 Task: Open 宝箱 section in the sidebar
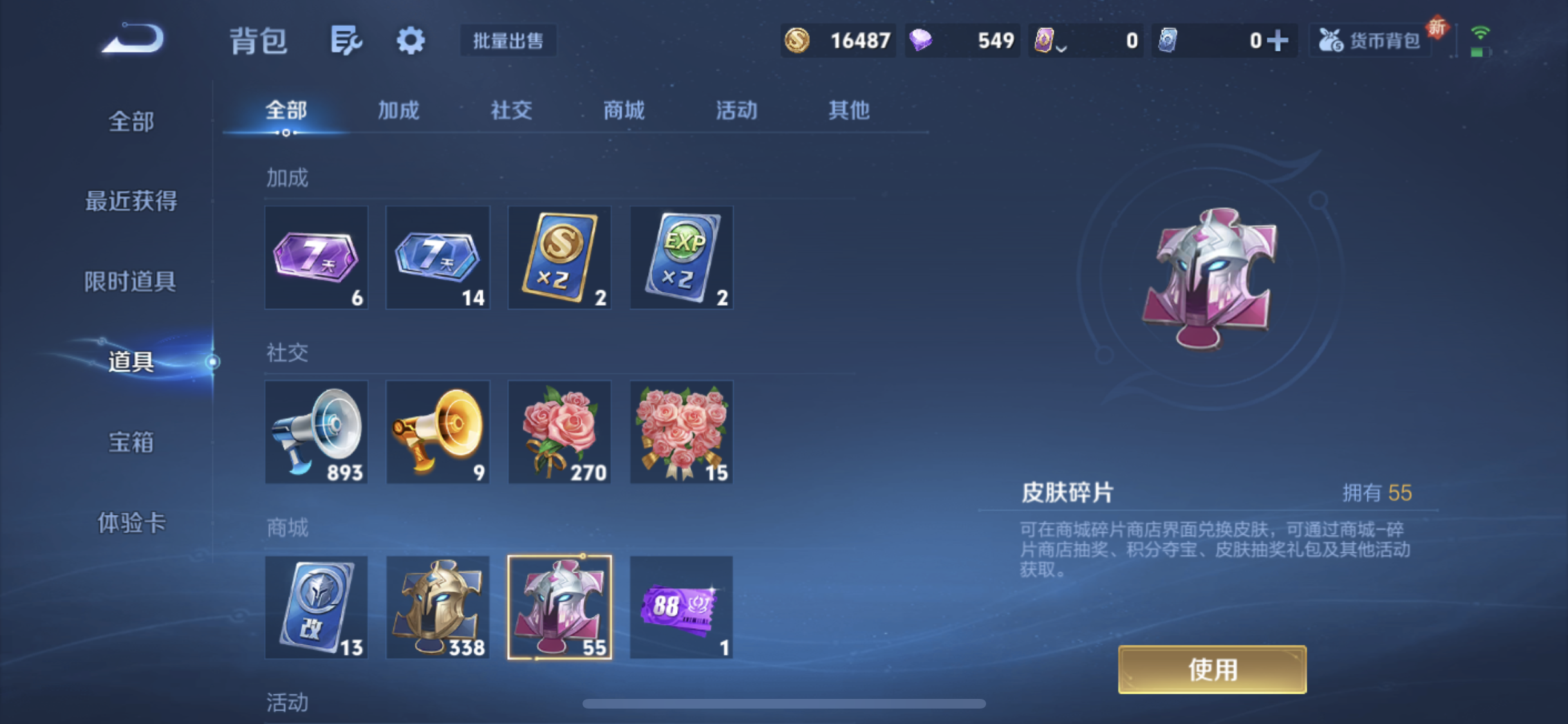[132, 442]
